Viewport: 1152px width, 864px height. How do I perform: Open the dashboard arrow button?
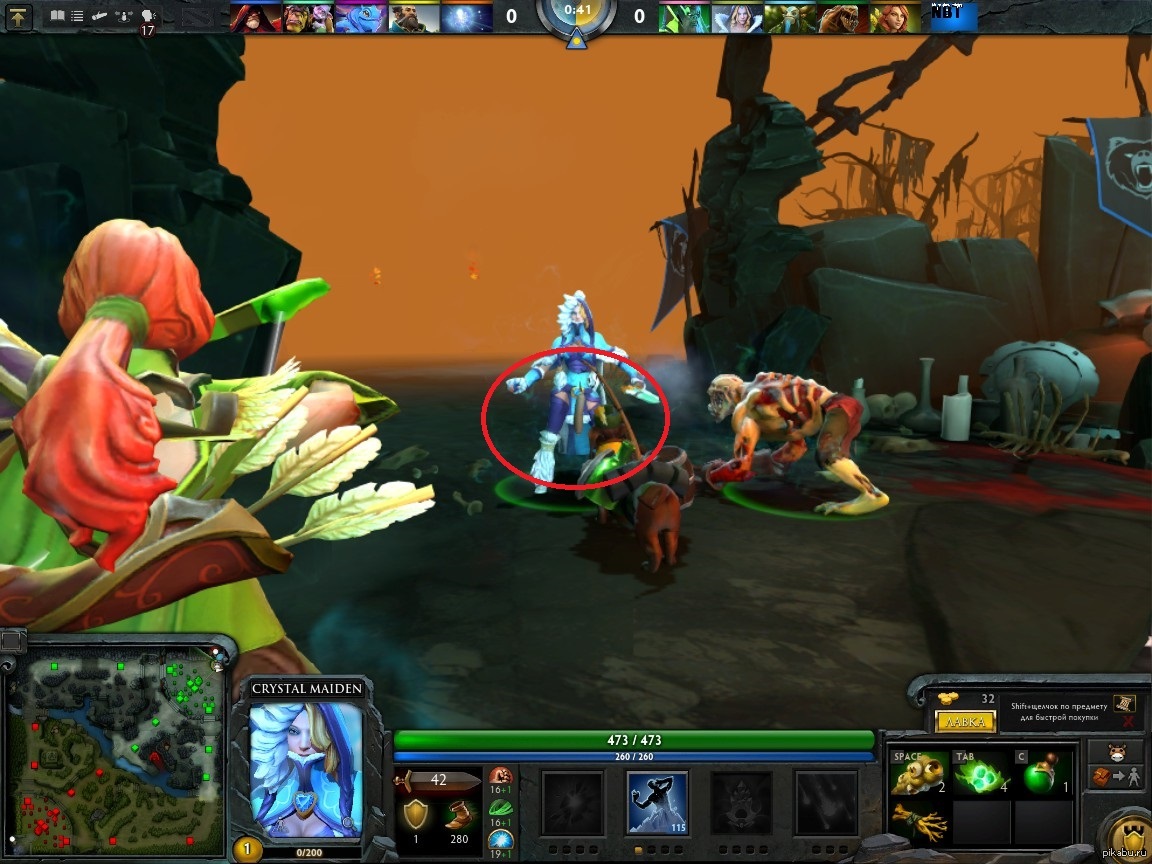click(x=20, y=16)
